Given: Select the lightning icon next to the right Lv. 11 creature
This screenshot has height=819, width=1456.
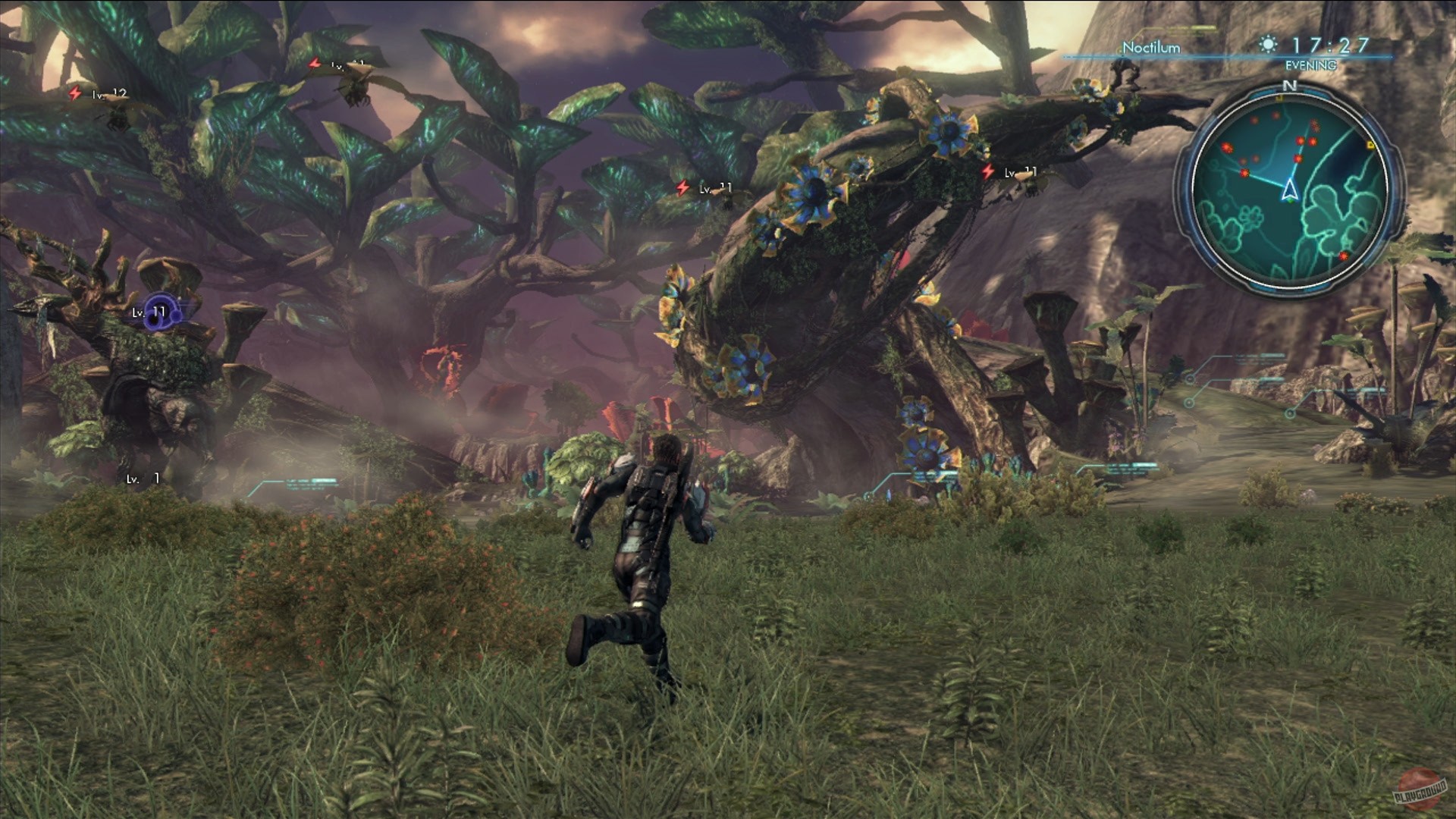Looking at the screenshot, I should point(988,171).
